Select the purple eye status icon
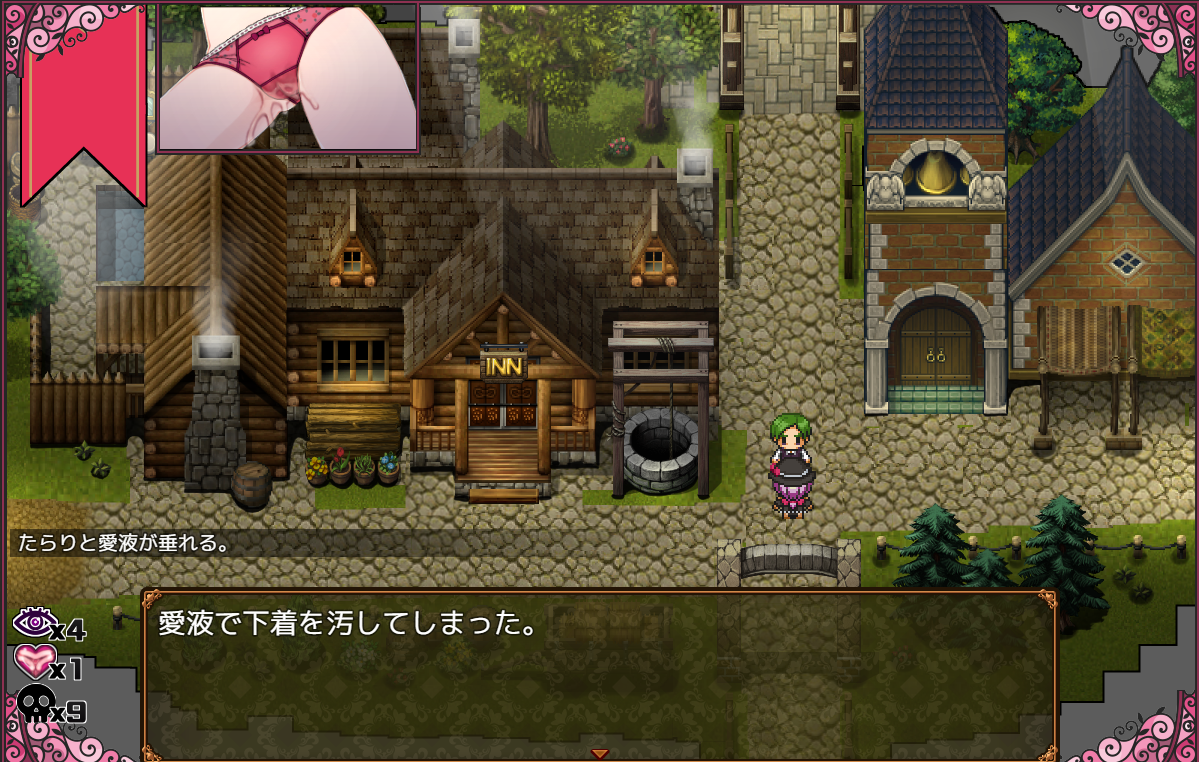The width and height of the screenshot is (1199, 762). (31, 623)
